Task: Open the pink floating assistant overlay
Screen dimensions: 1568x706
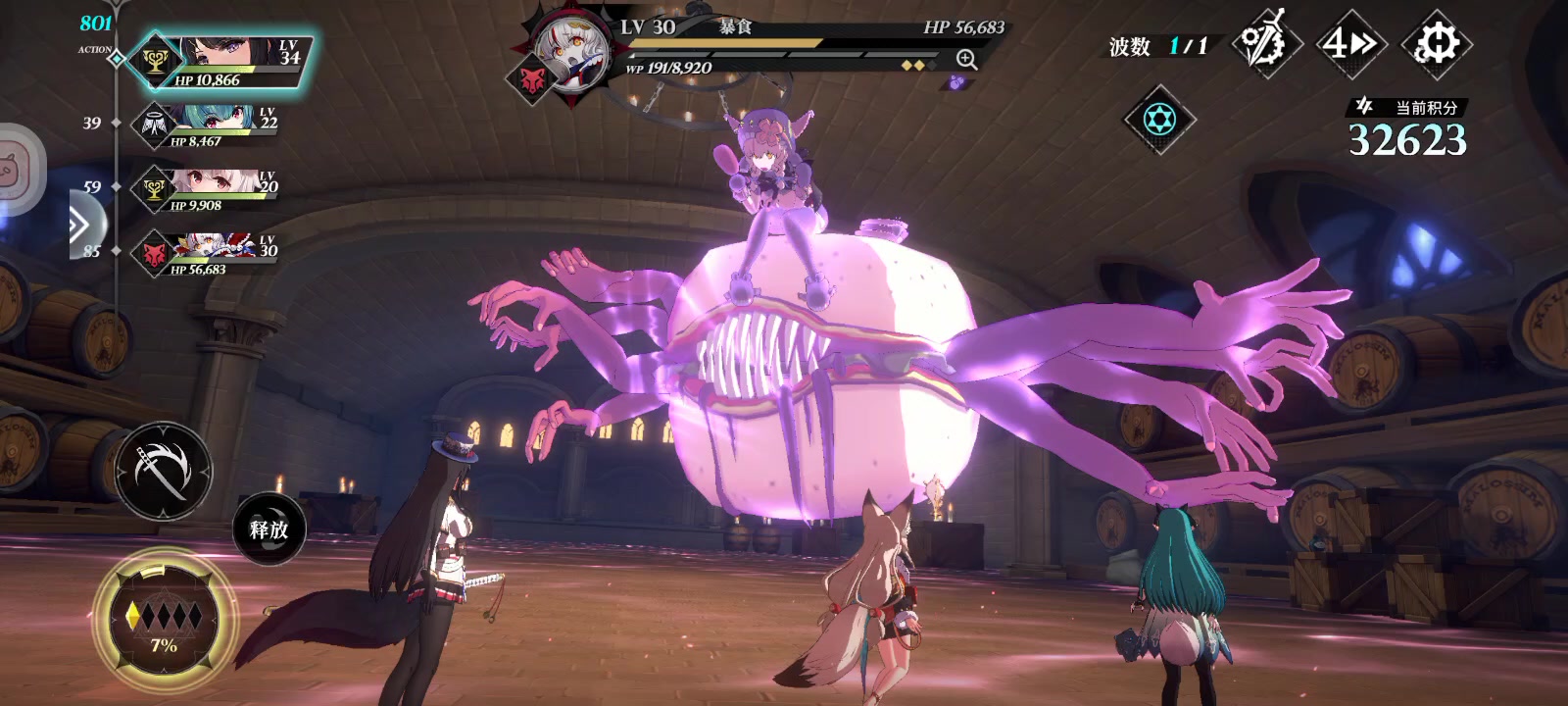Action: pyautogui.click(x=18, y=167)
